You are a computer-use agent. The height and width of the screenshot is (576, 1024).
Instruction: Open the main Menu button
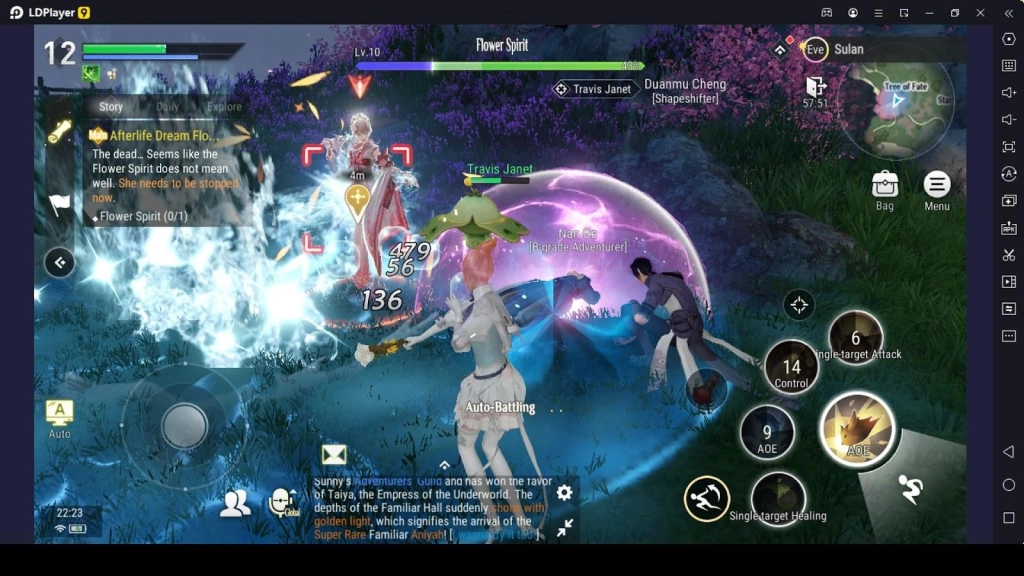(x=937, y=188)
